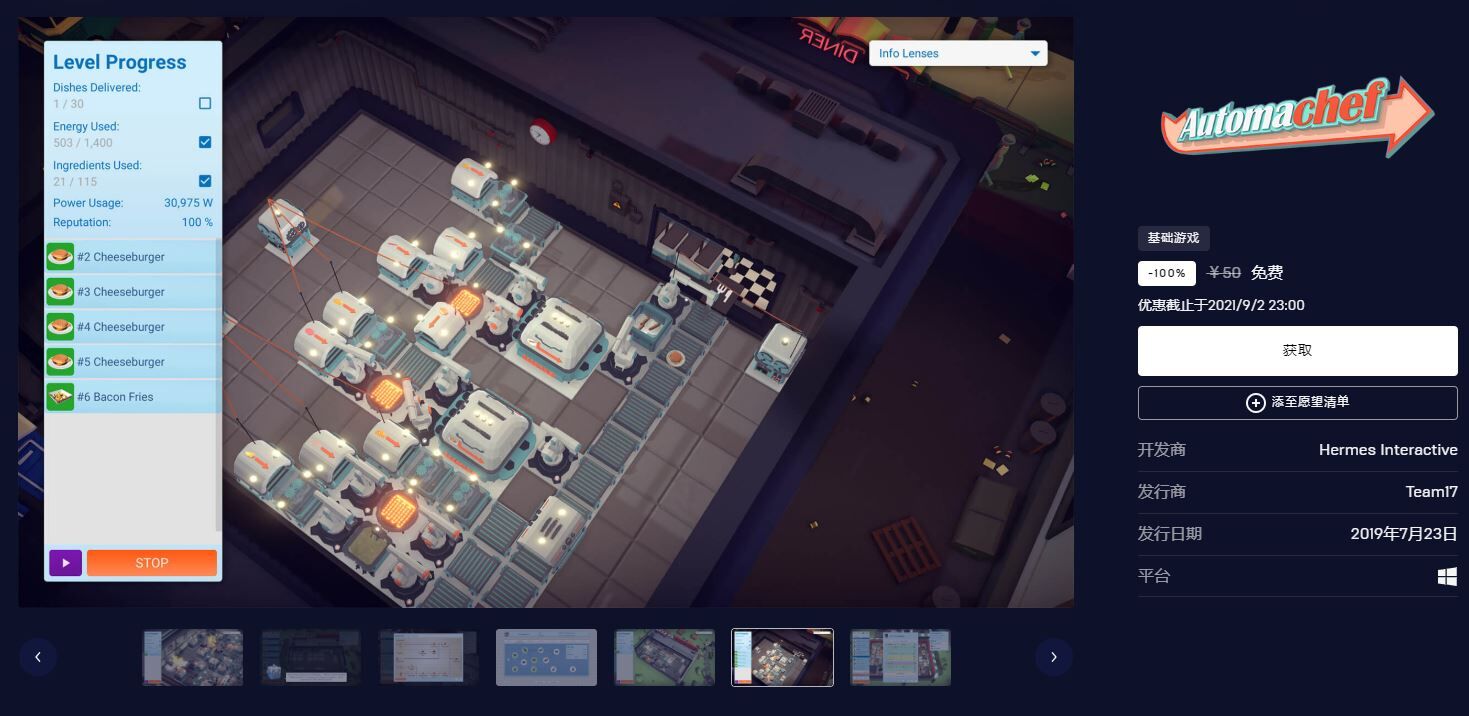1469x716 pixels.
Task: Select the #2 Cheeseburger order
Action: coord(133,257)
